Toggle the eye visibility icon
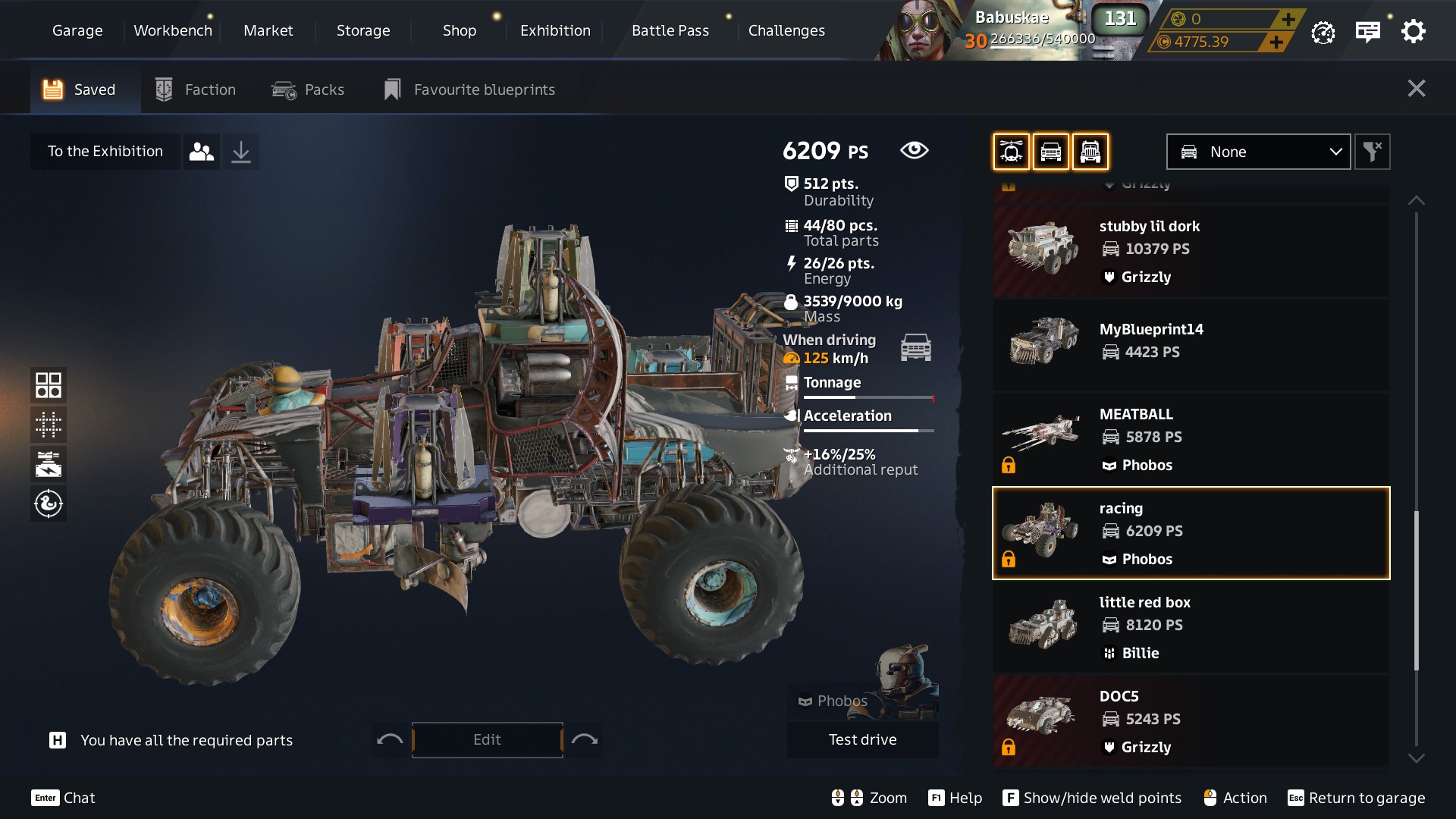This screenshot has width=1456, height=819. 914,150
